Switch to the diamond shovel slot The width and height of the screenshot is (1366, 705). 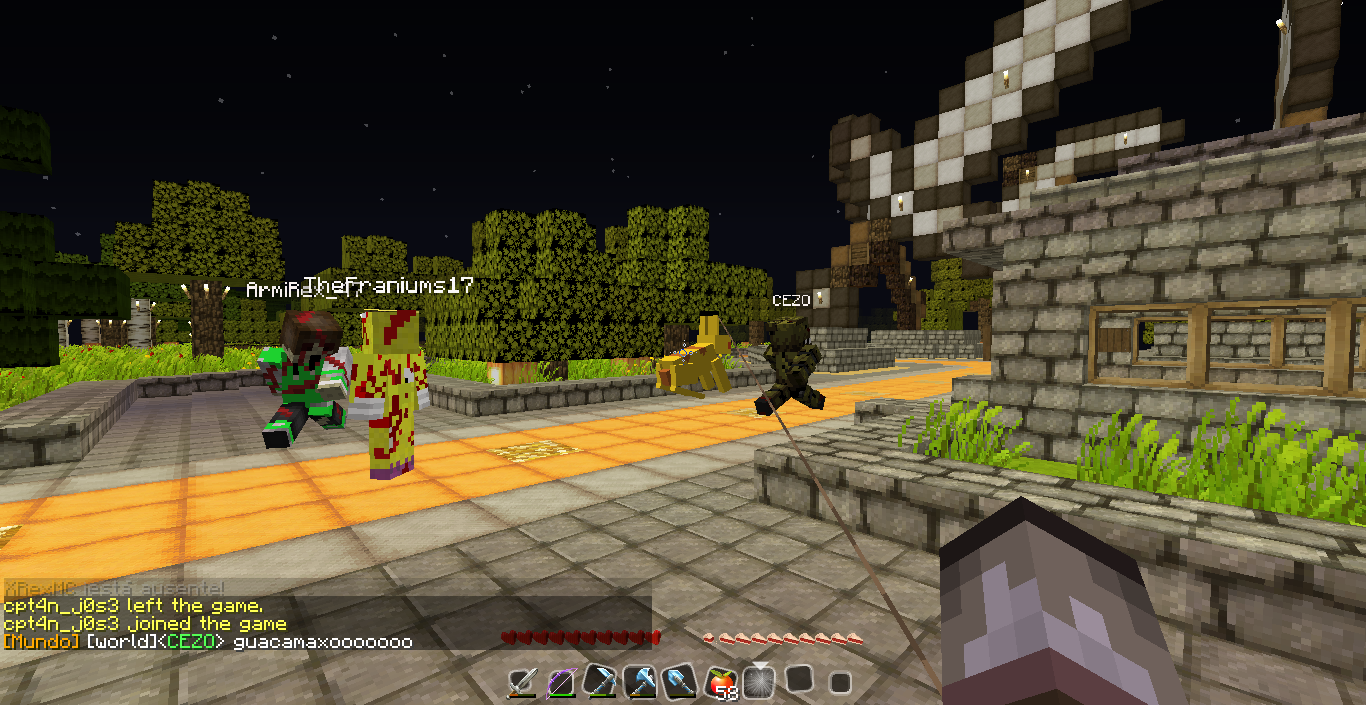click(679, 683)
